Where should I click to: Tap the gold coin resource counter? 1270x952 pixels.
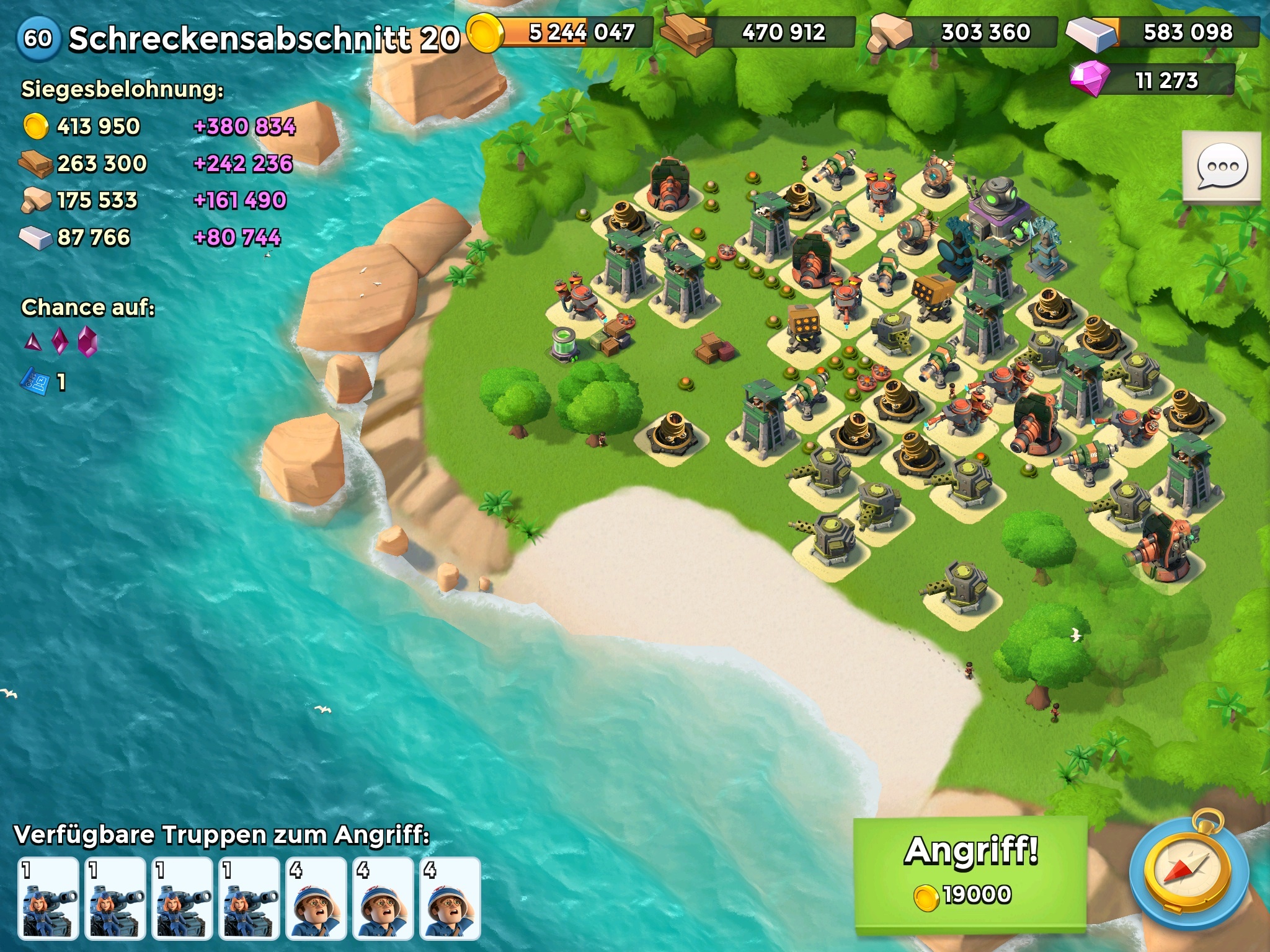tap(561, 32)
